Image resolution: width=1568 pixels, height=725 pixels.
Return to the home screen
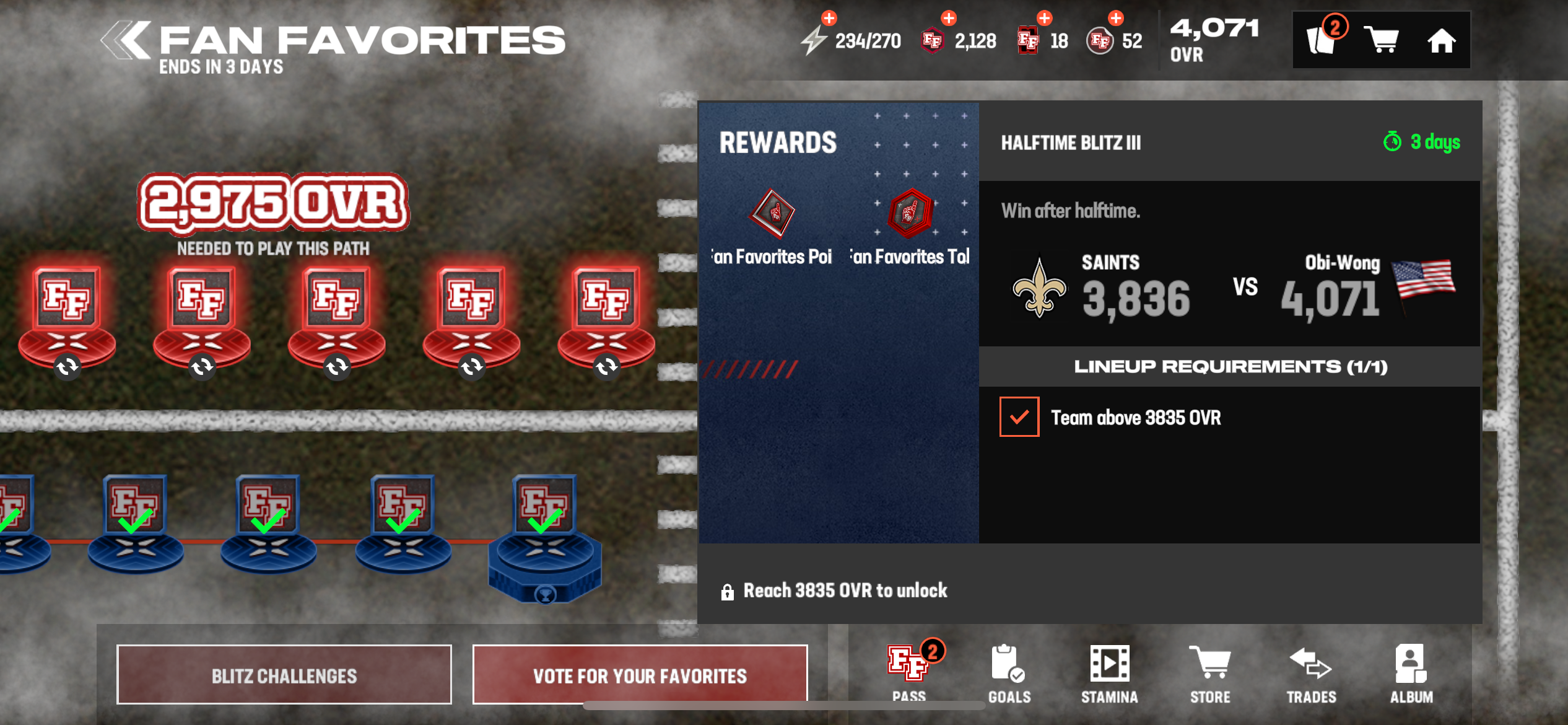[x=1441, y=42]
